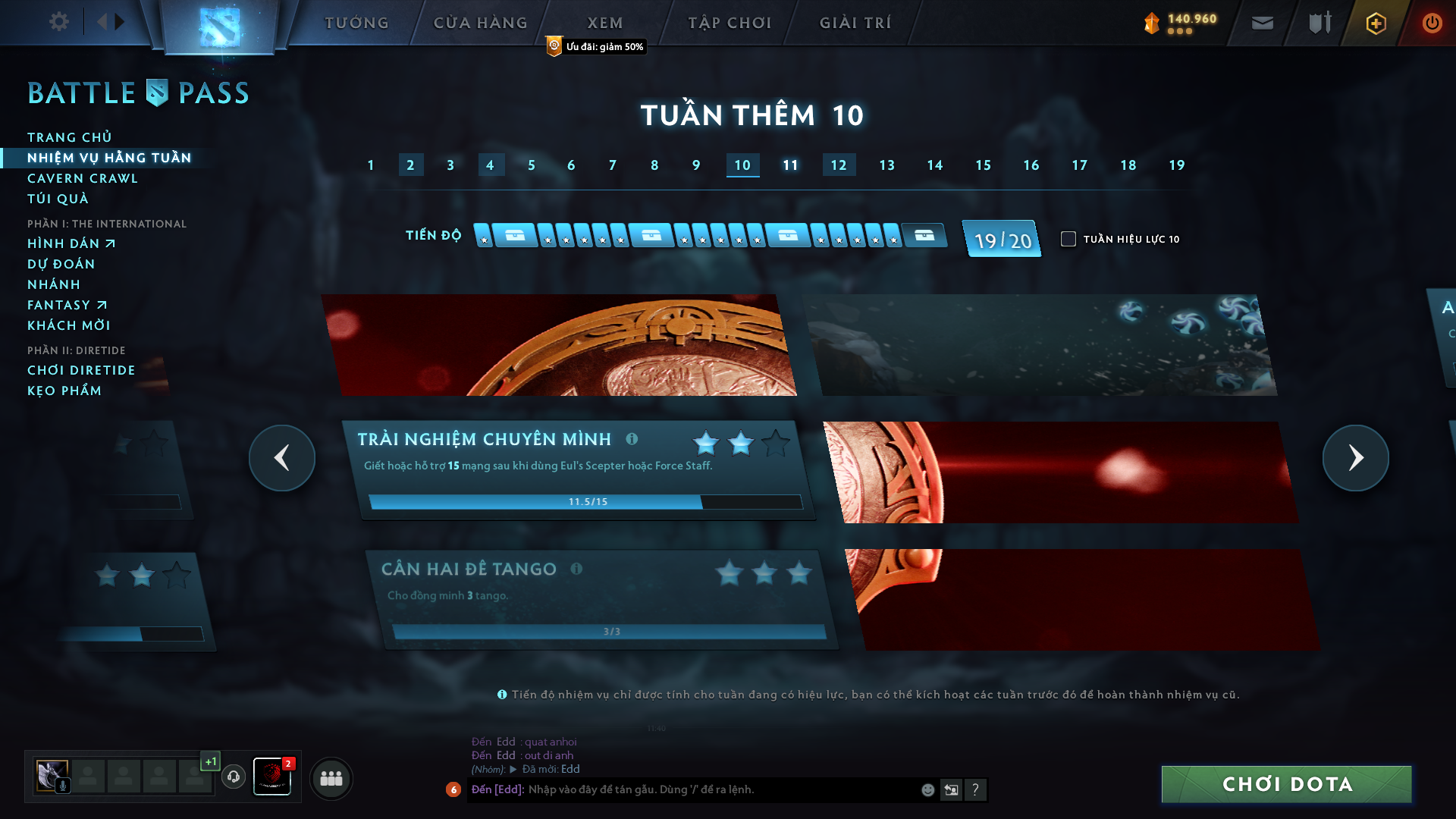Enable the Tuần hiệu lực 10 checkbox
The width and height of the screenshot is (1456, 819).
[1069, 239]
